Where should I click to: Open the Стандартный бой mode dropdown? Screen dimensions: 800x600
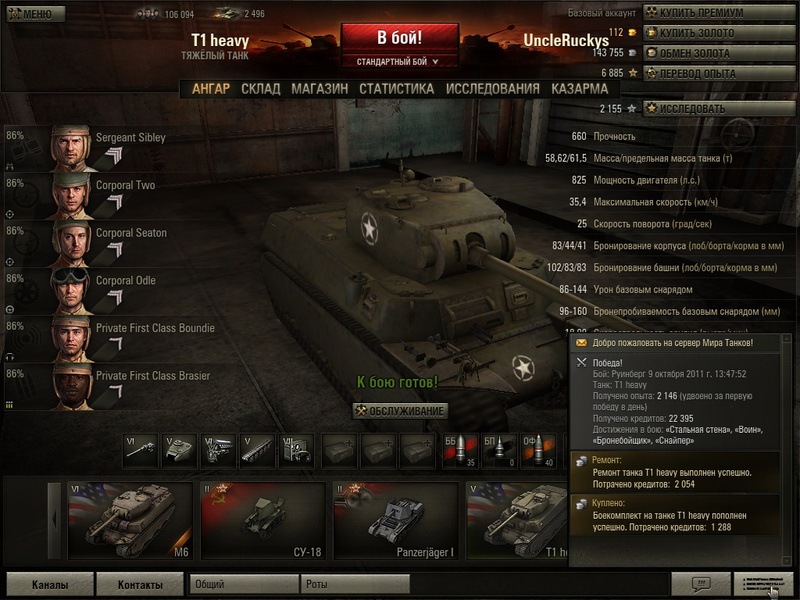coord(399,62)
